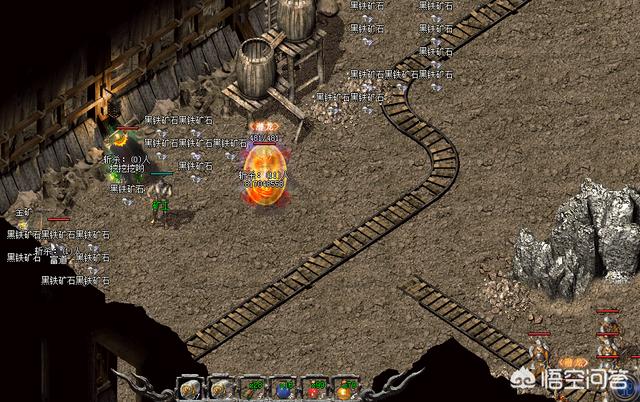Use the blue mana potion in the belt
The image size is (640, 402).
tap(283, 389)
